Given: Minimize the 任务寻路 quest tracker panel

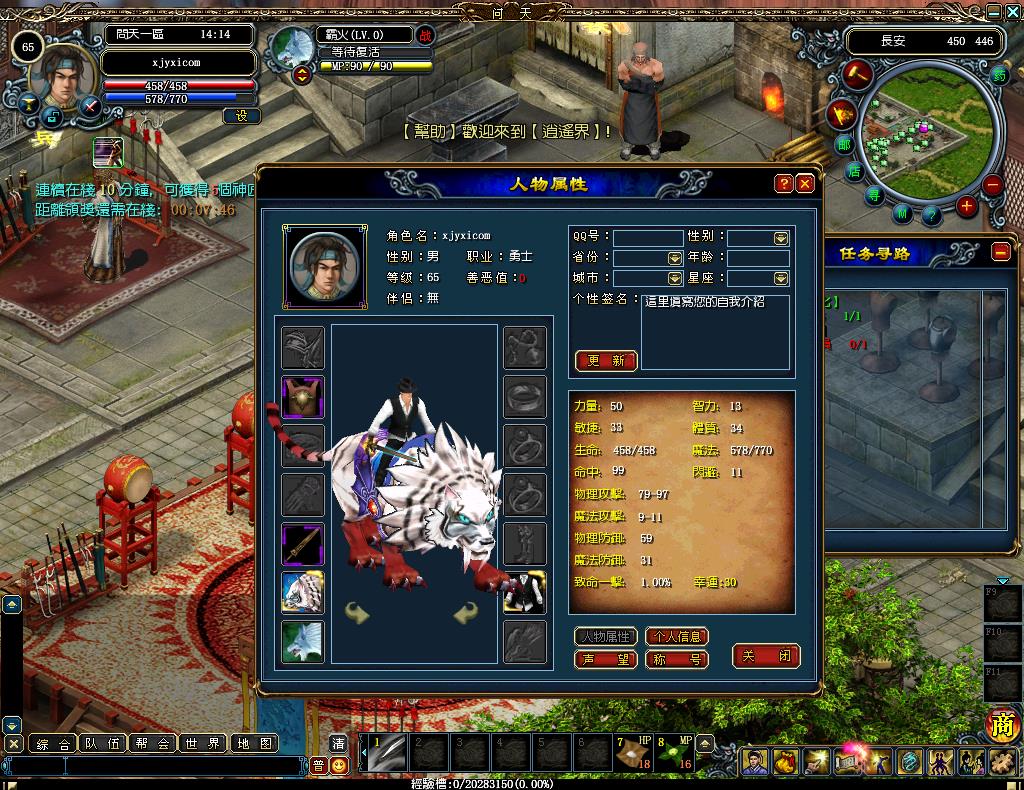Looking at the screenshot, I should click(1001, 253).
